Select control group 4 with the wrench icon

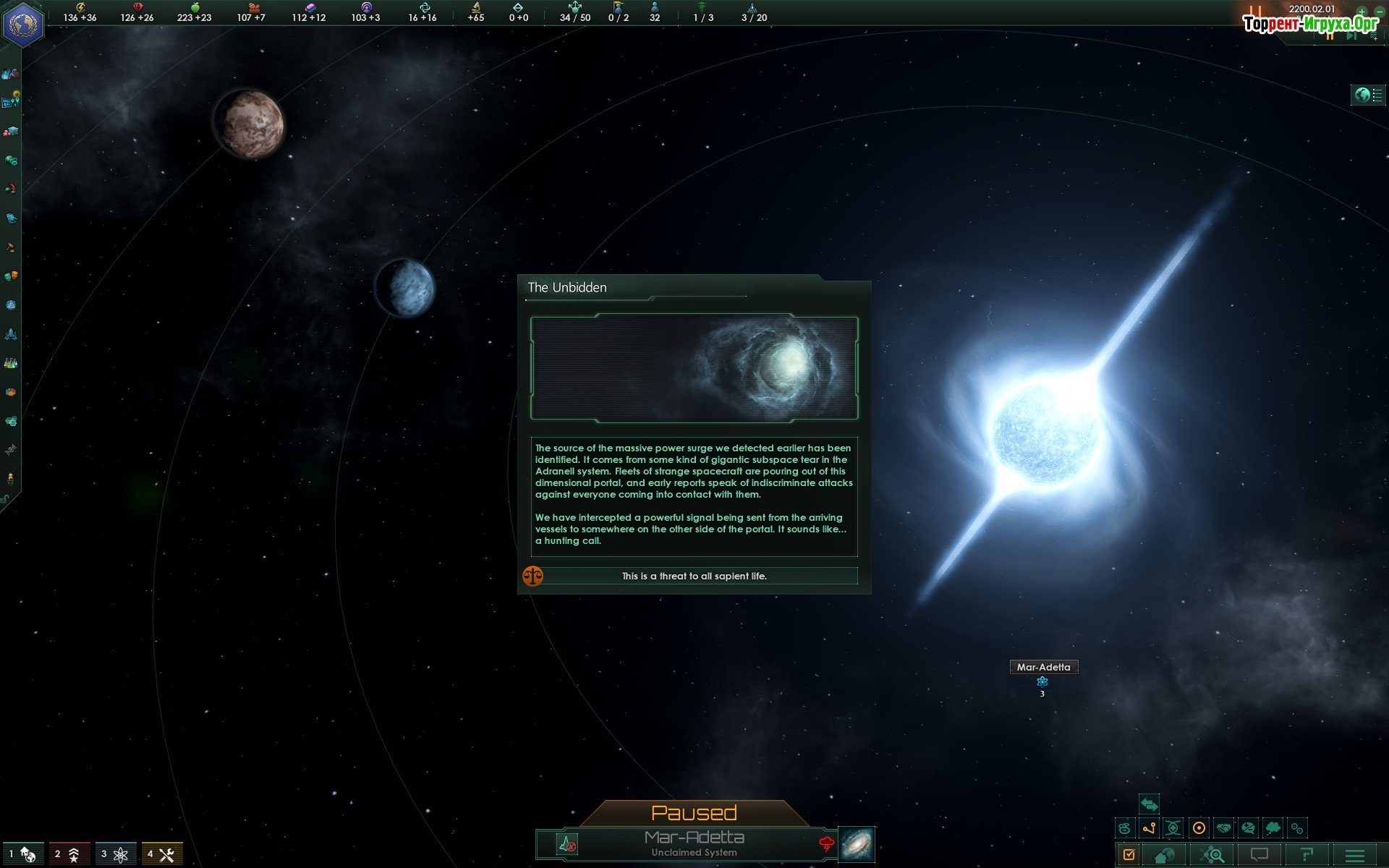point(161,854)
